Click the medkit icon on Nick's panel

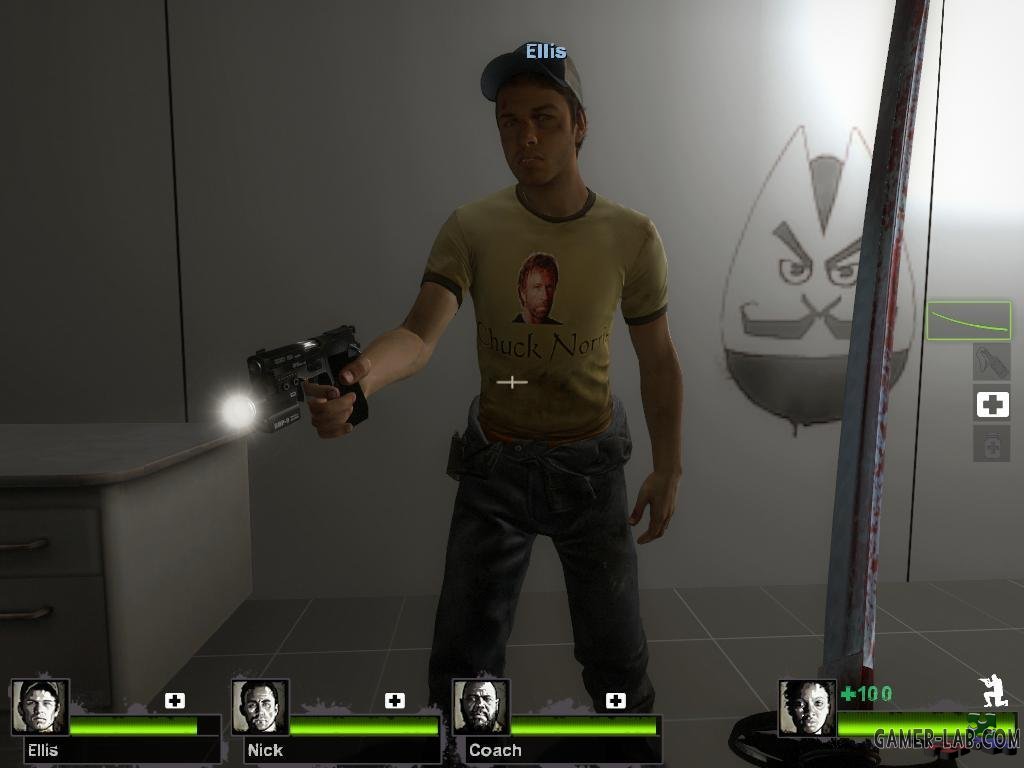pyautogui.click(x=395, y=700)
